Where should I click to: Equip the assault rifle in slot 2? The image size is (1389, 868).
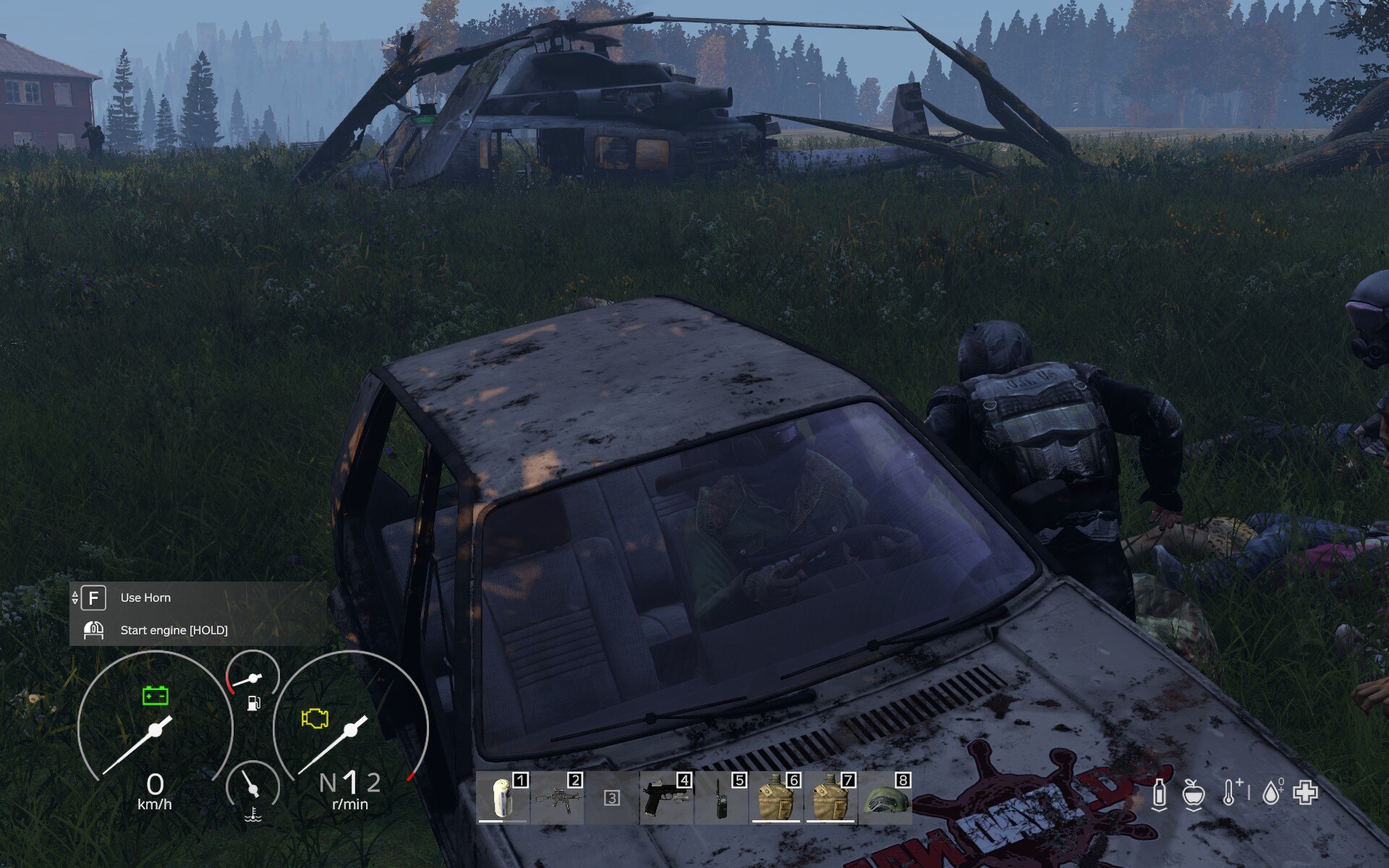(x=557, y=798)
